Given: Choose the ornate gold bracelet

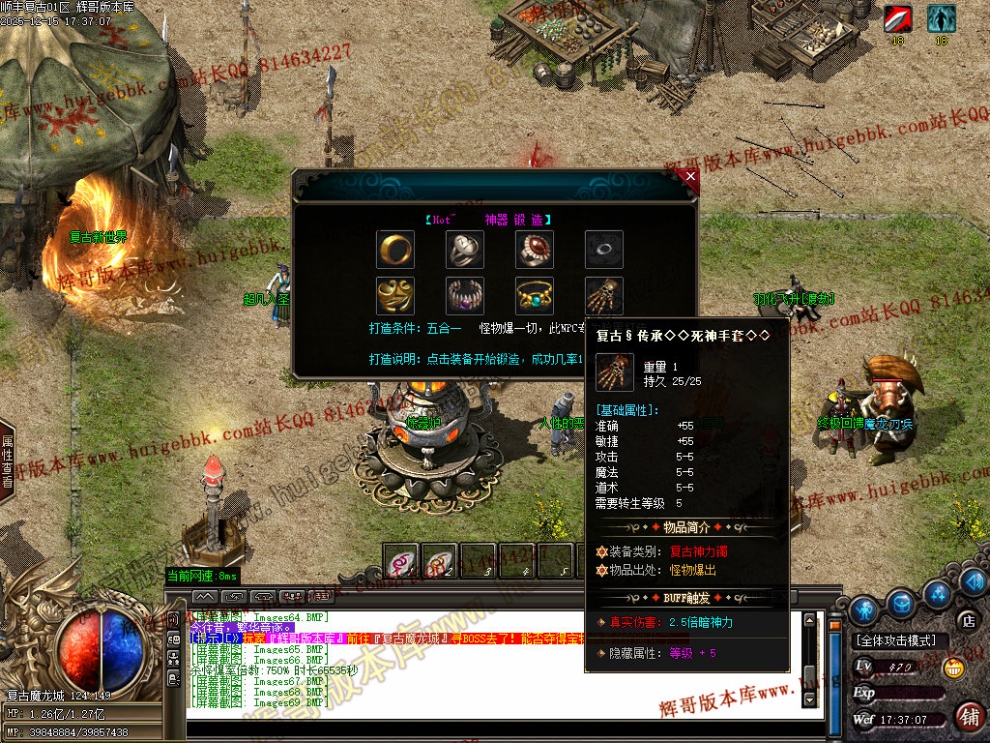Looking at the screenshot, I should [395, 296].
